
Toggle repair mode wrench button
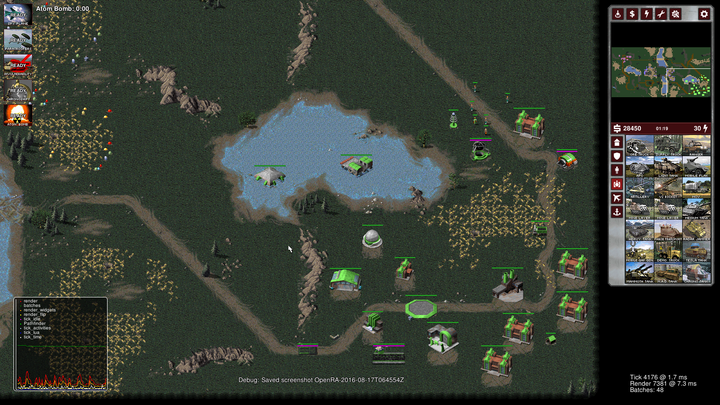pos(660,14)
